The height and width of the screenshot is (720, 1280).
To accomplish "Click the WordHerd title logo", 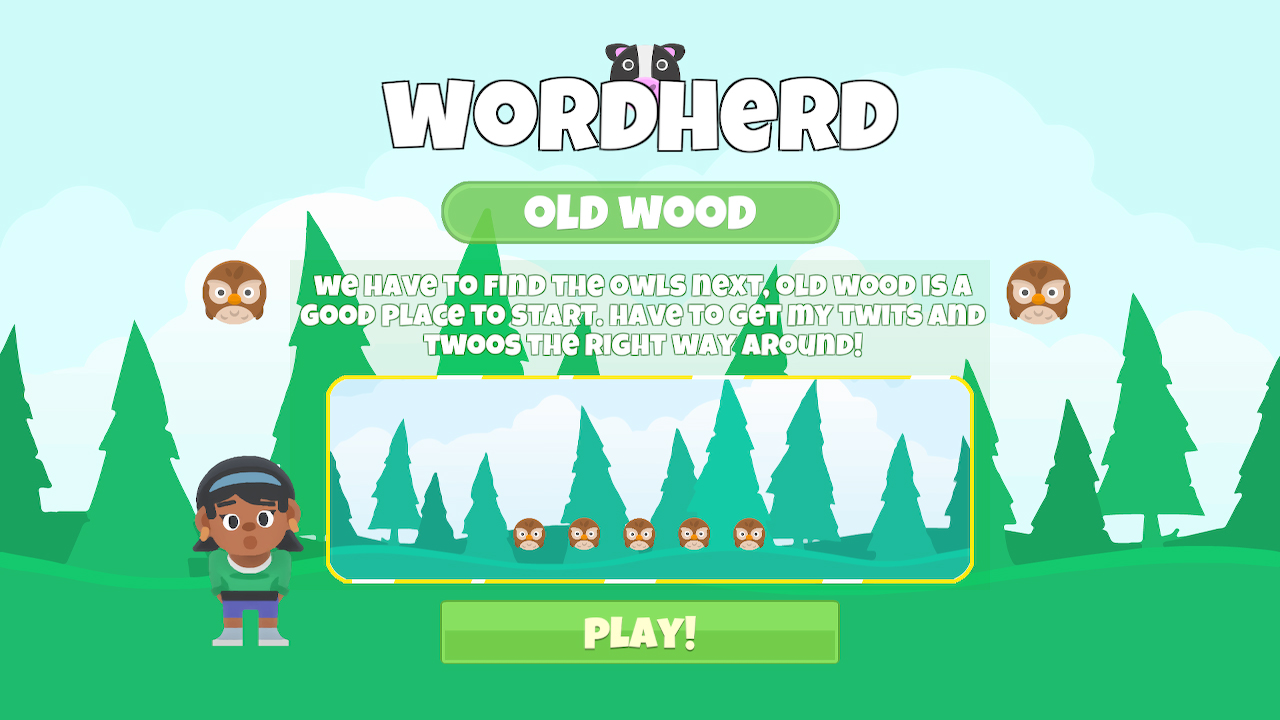I will coord(640,110).
